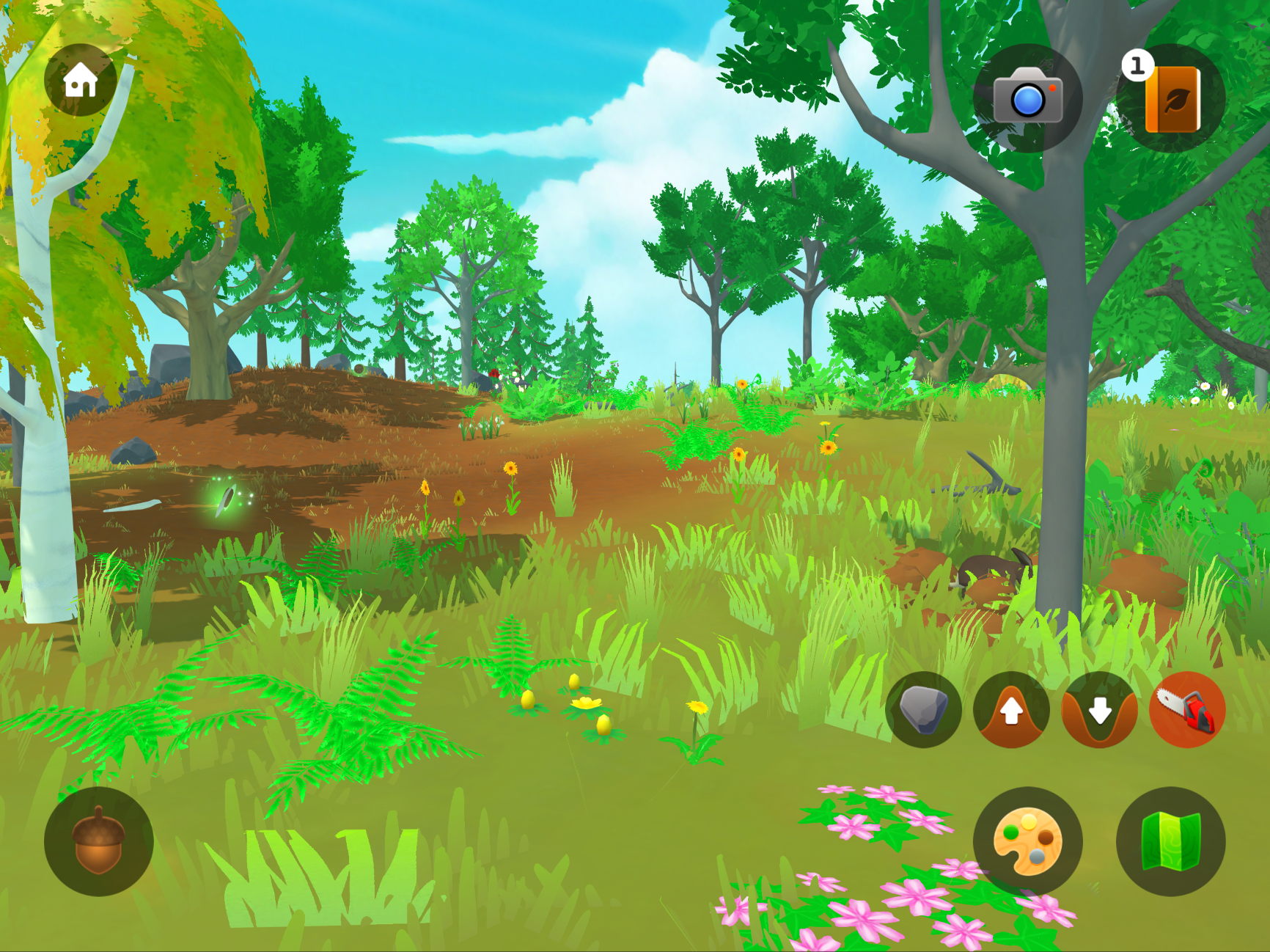This screenshot has height=952, width=1270.
Task: Tap the acorn button
Action: tap(99, 841)
